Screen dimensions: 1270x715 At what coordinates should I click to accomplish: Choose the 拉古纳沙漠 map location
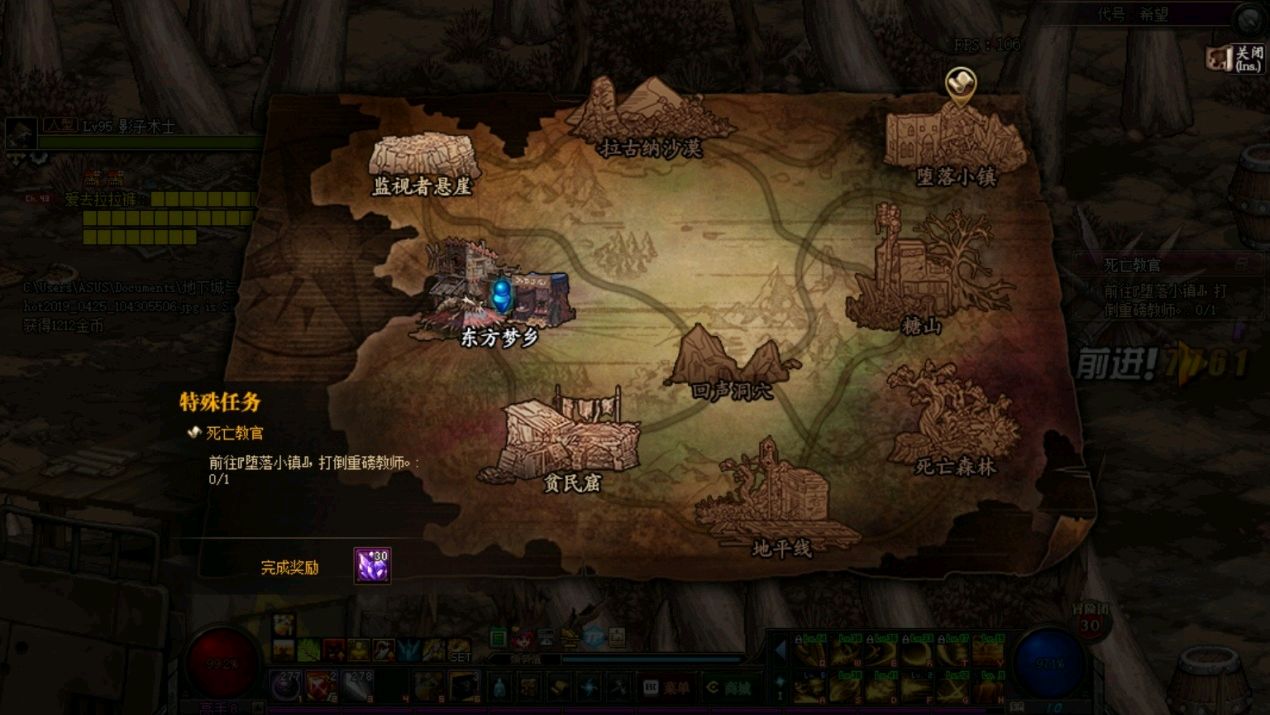point(651,118)
